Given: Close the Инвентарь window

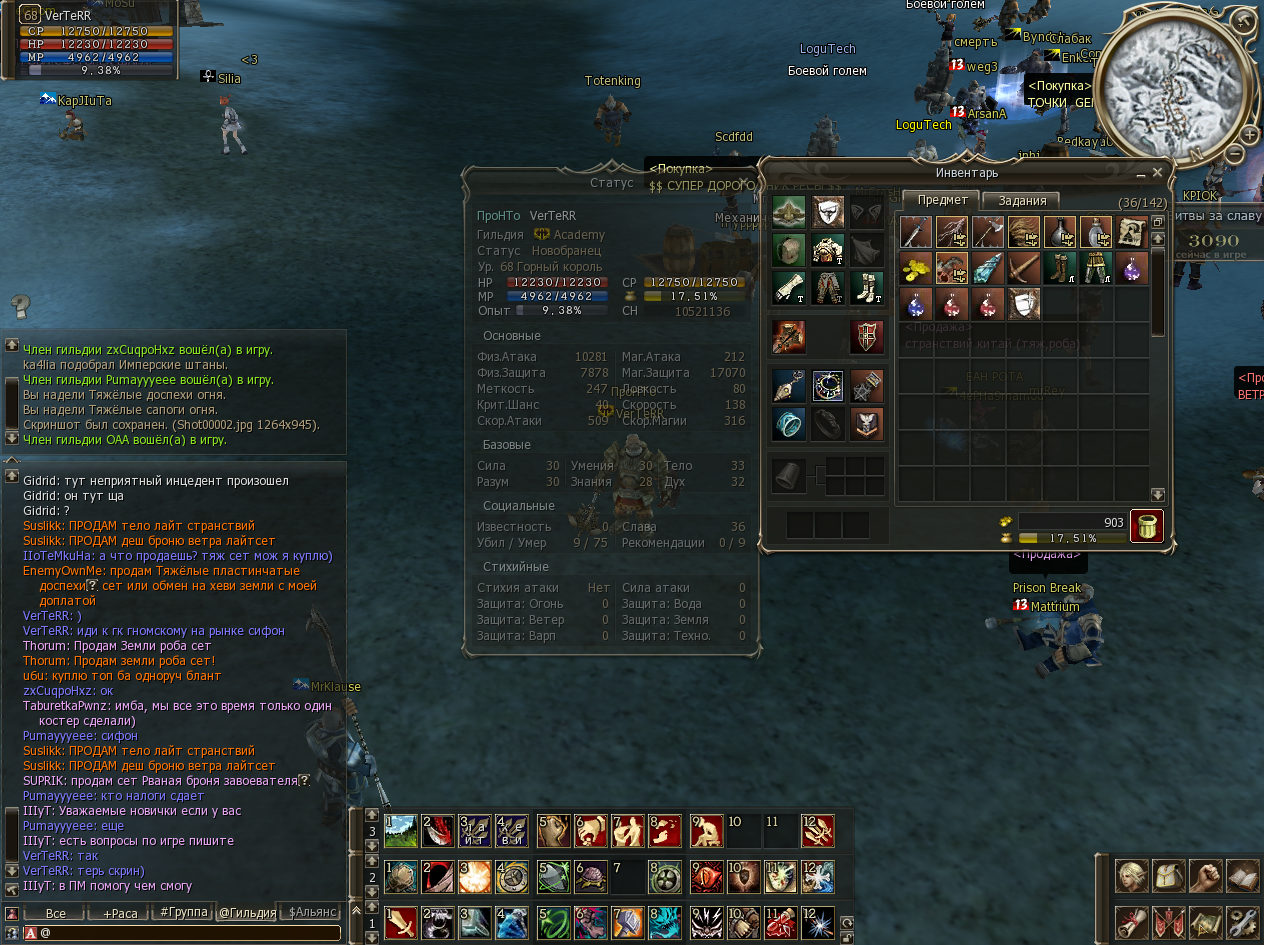Looking at the screenshot, I should (x=1157, y=172).
